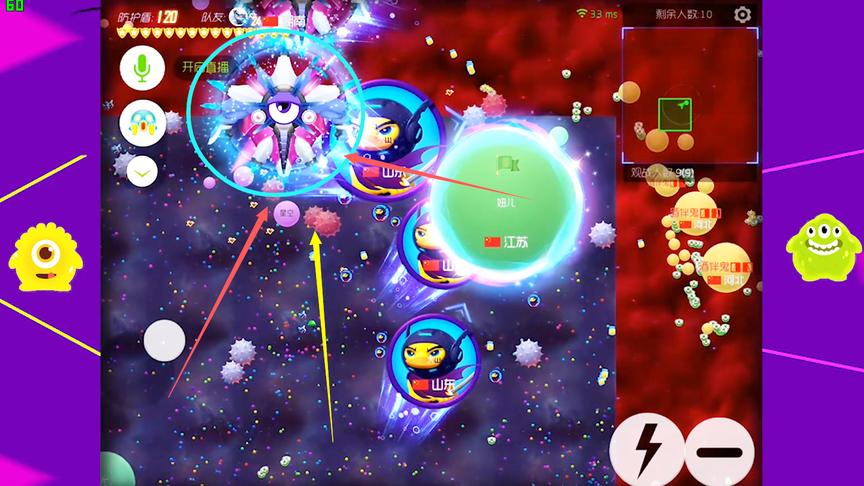
Task: Click the teammate avatar beside 队友
Action: tap(239, 16)
